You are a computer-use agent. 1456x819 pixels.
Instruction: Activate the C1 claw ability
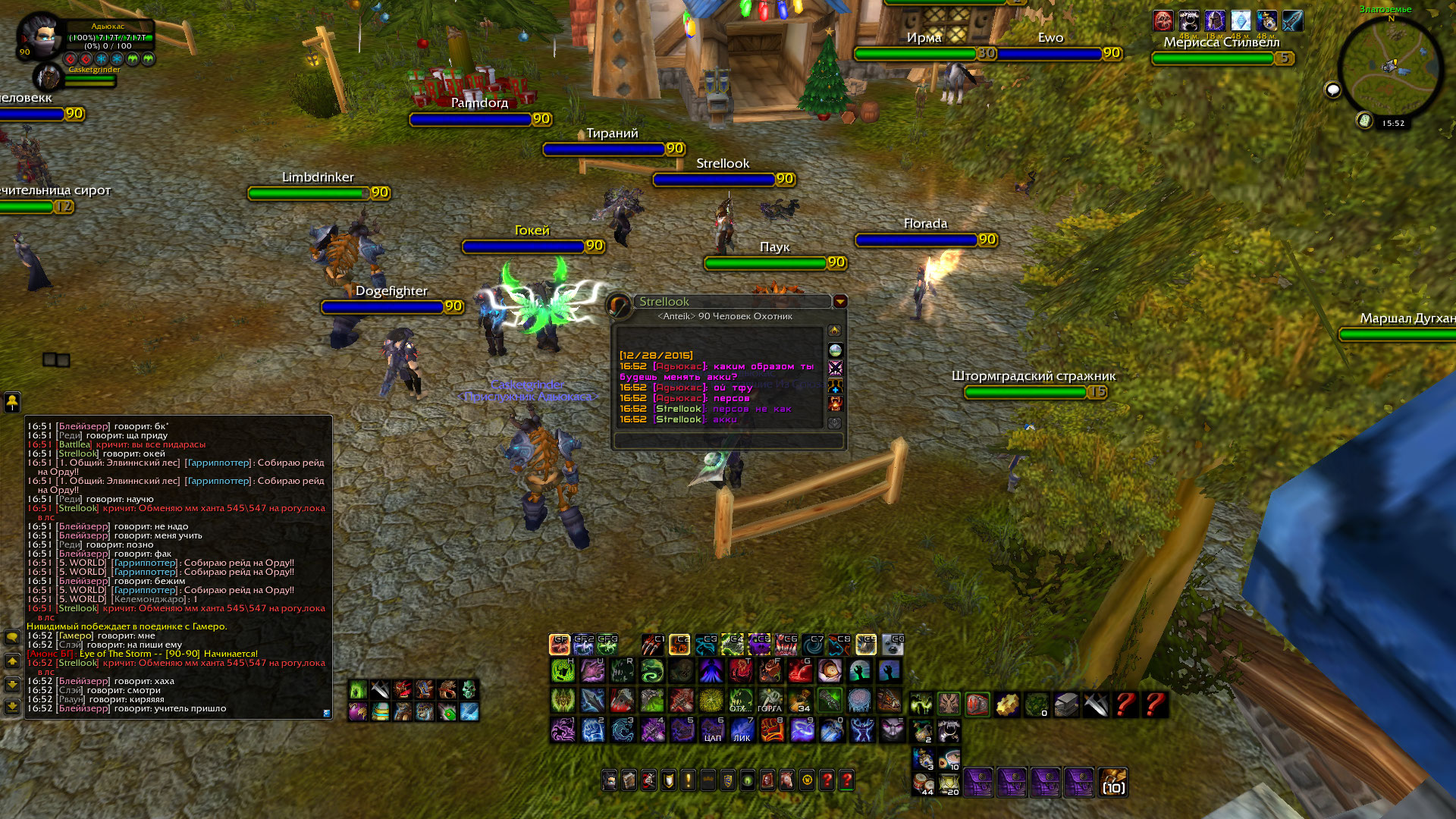[x=652, y=645]
